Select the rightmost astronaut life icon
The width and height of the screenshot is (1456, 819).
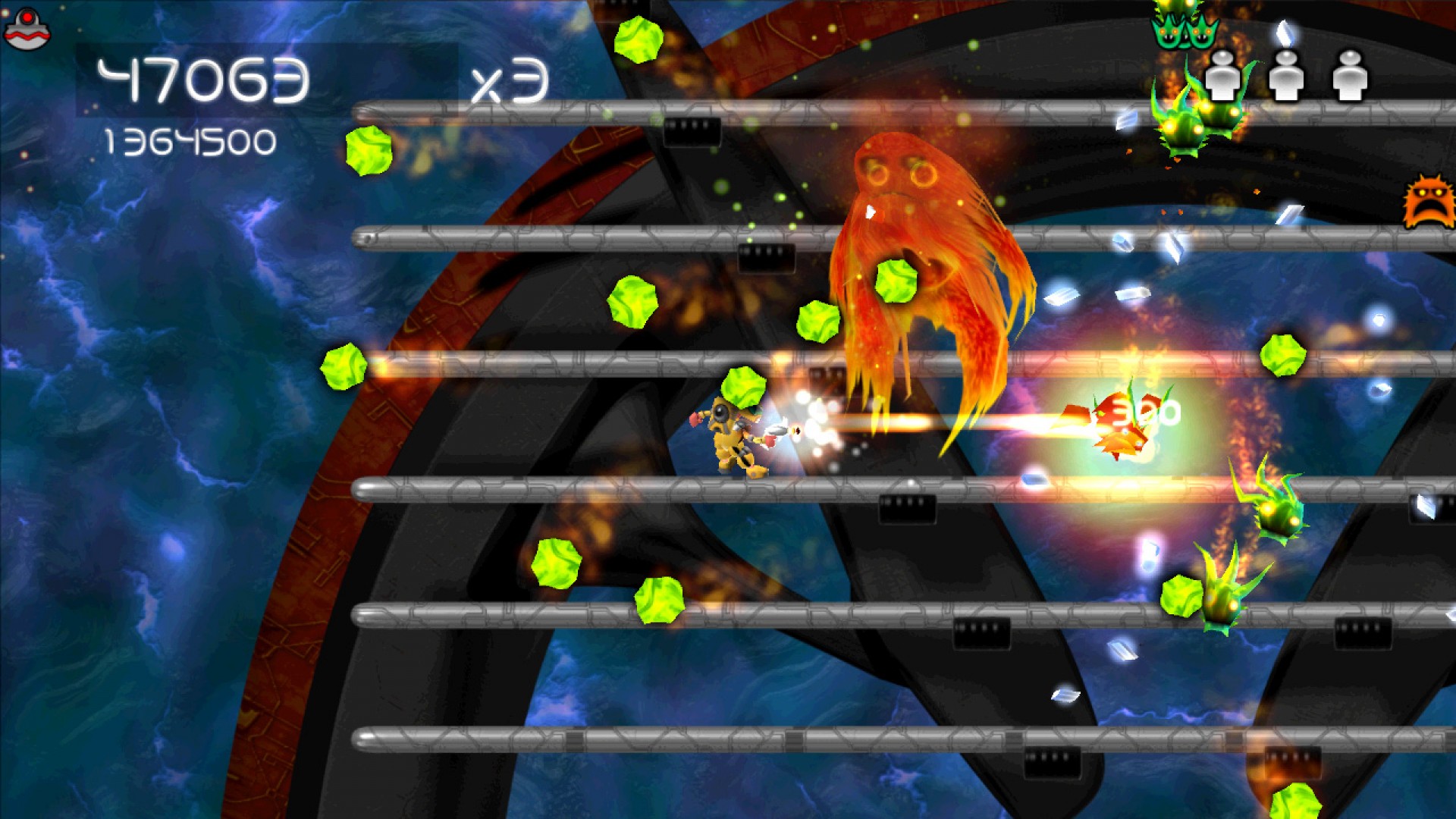1348,76
